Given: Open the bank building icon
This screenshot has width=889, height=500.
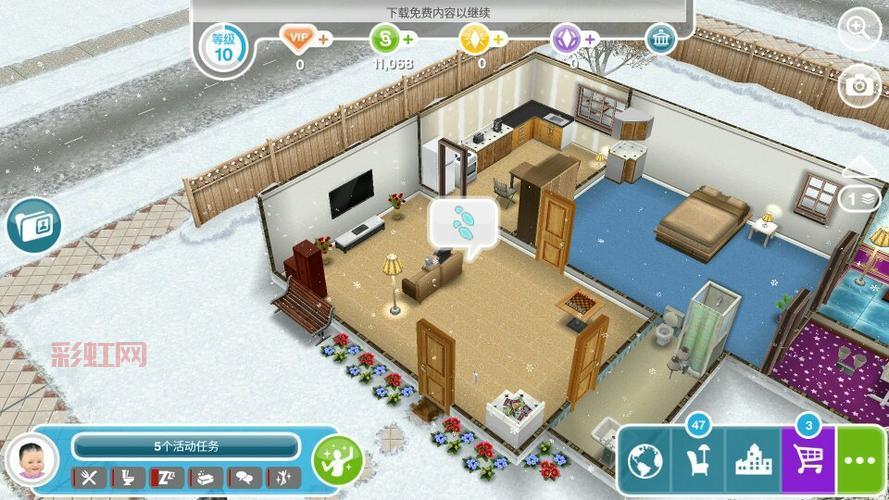Looking at the screenshot, I should click(660, 40).
